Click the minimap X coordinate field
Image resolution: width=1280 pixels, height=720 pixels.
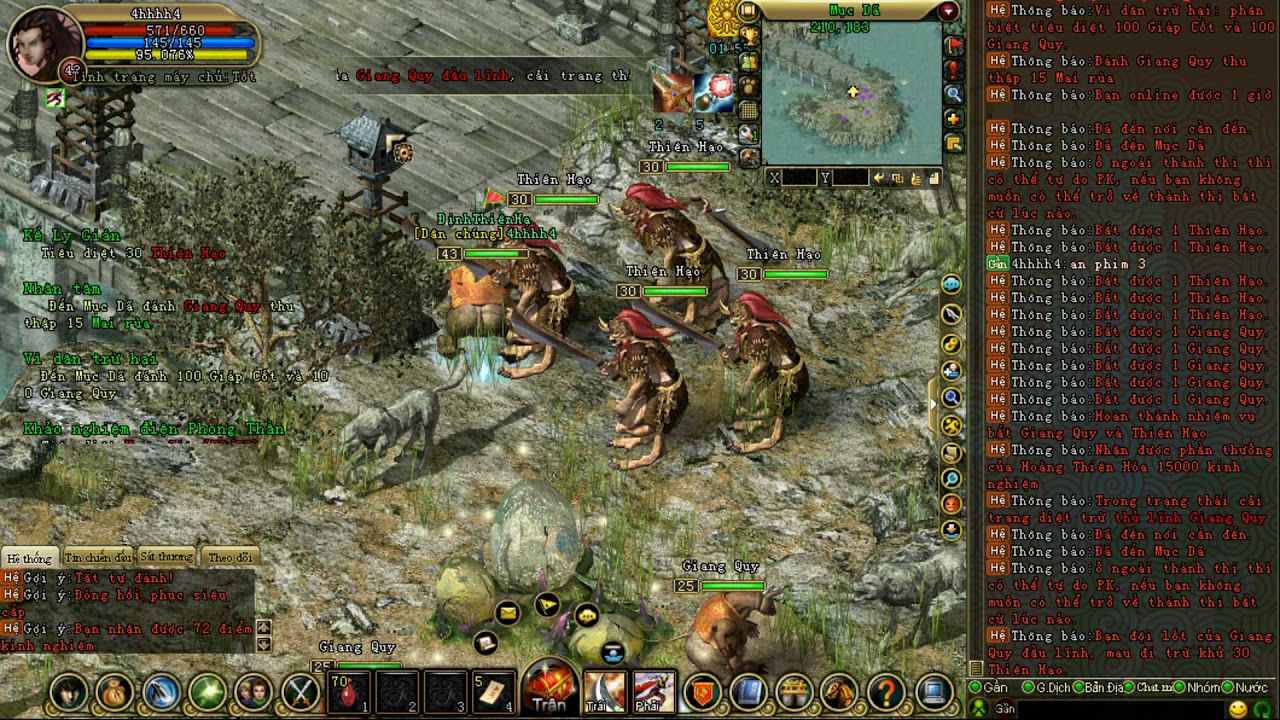click(x=799, y=178)
